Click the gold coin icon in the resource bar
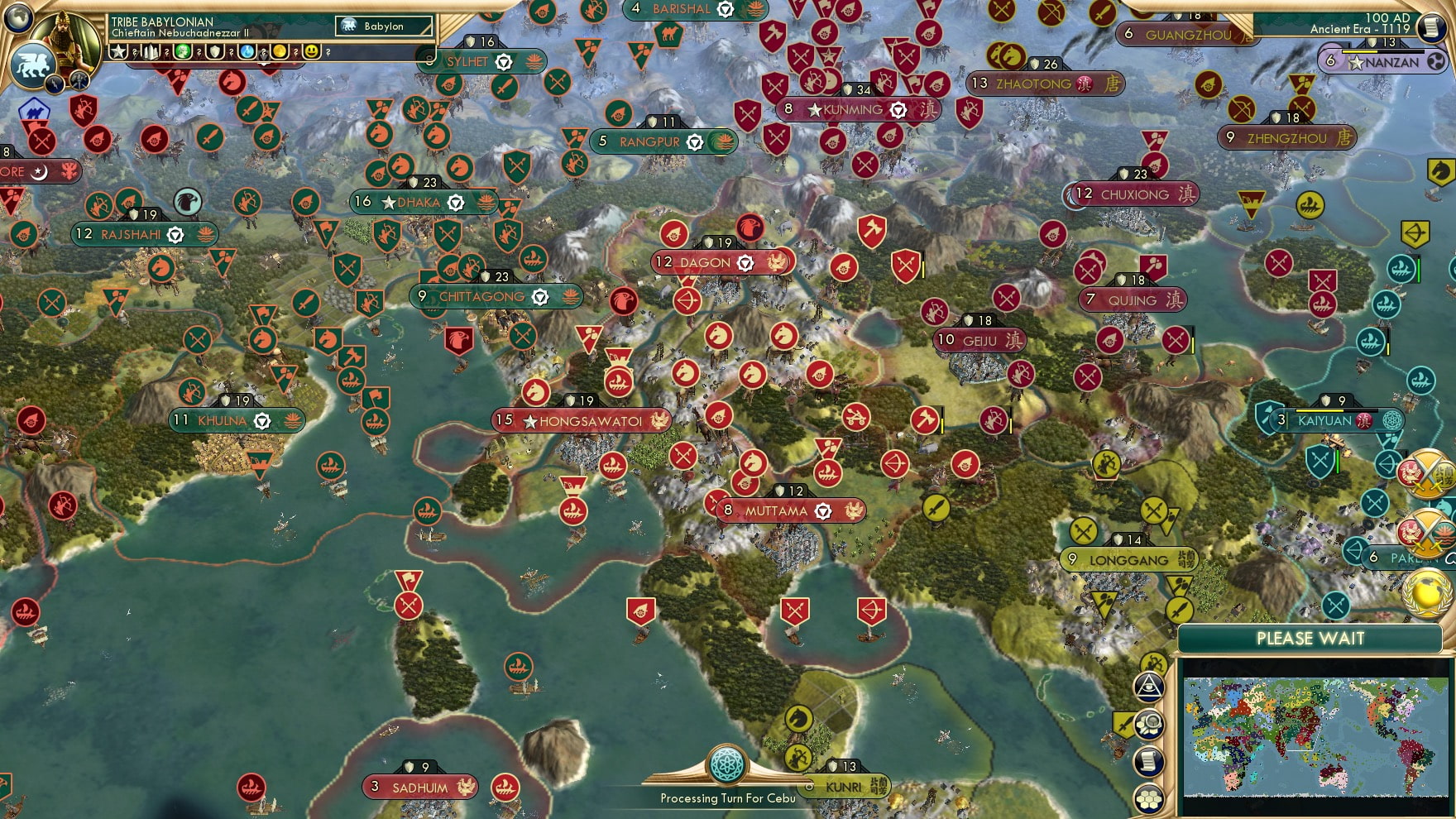The width and height of the screenshot is (1456, 819). coord(279,52)
